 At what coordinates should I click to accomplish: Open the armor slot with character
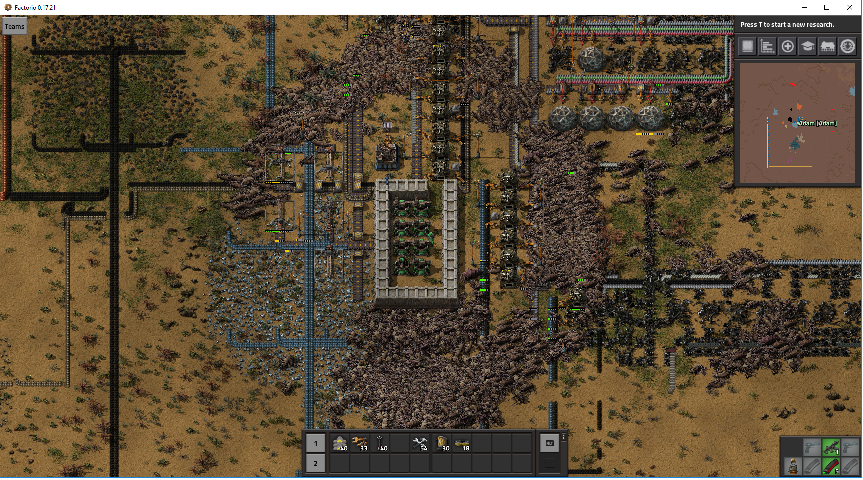tap(793, 465)
